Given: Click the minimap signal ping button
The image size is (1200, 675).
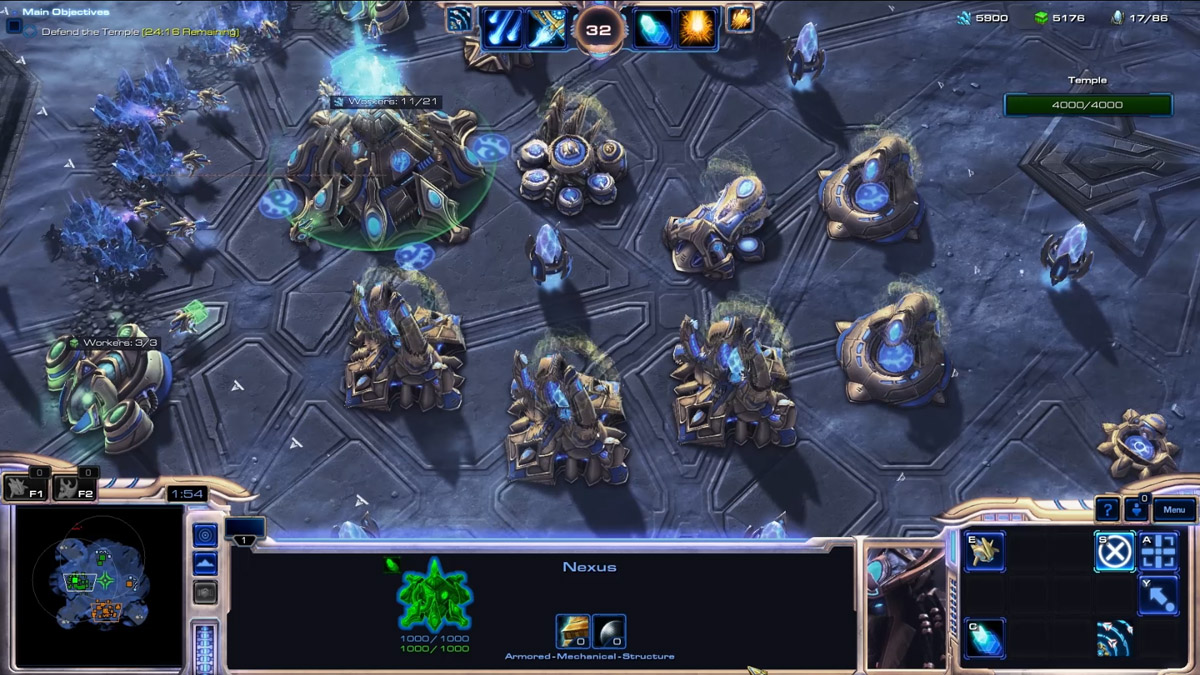Looking at the screenshot, I should click(205, 534).
